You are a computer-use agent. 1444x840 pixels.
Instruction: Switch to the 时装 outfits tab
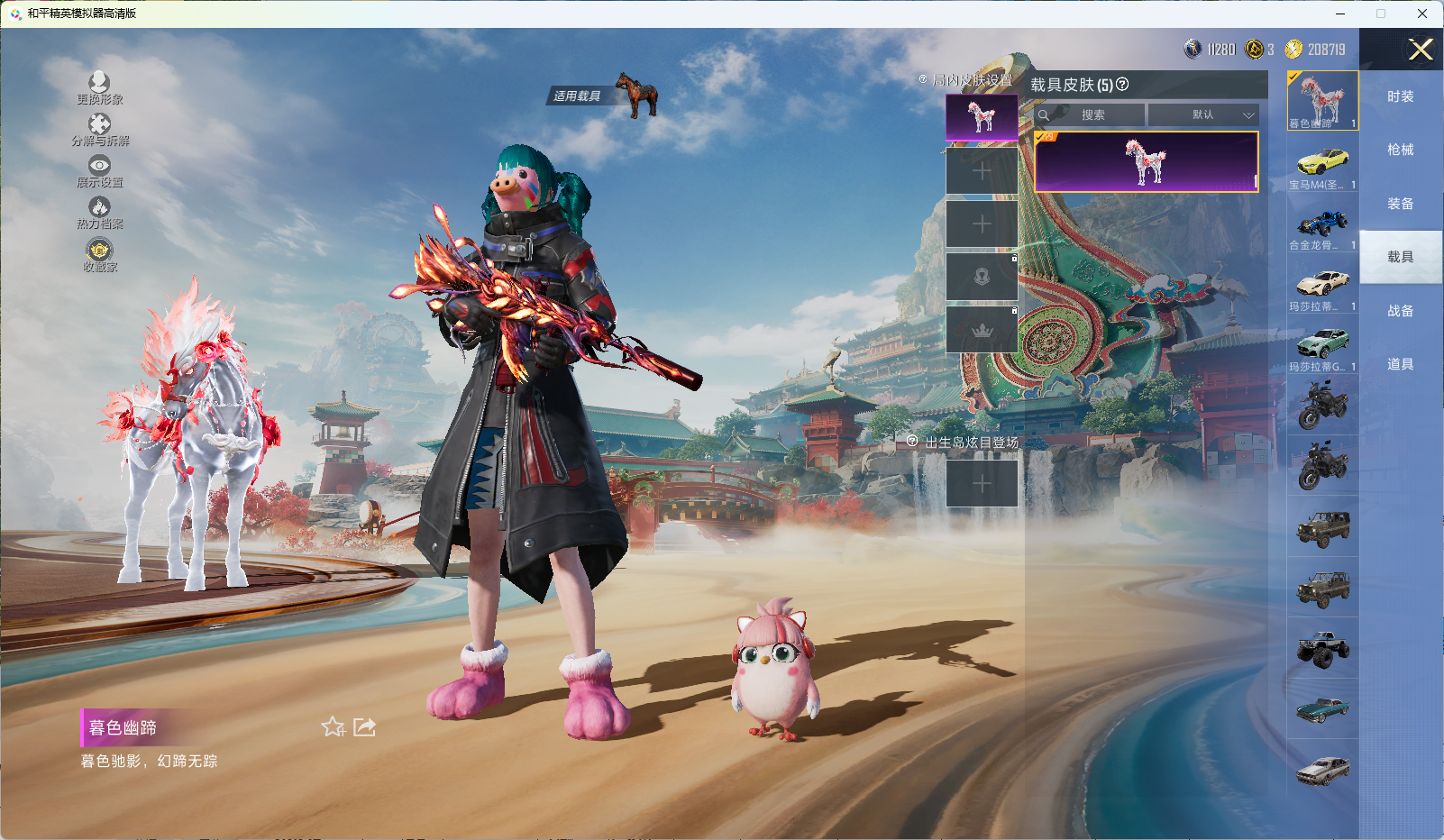pos(1400,96)
